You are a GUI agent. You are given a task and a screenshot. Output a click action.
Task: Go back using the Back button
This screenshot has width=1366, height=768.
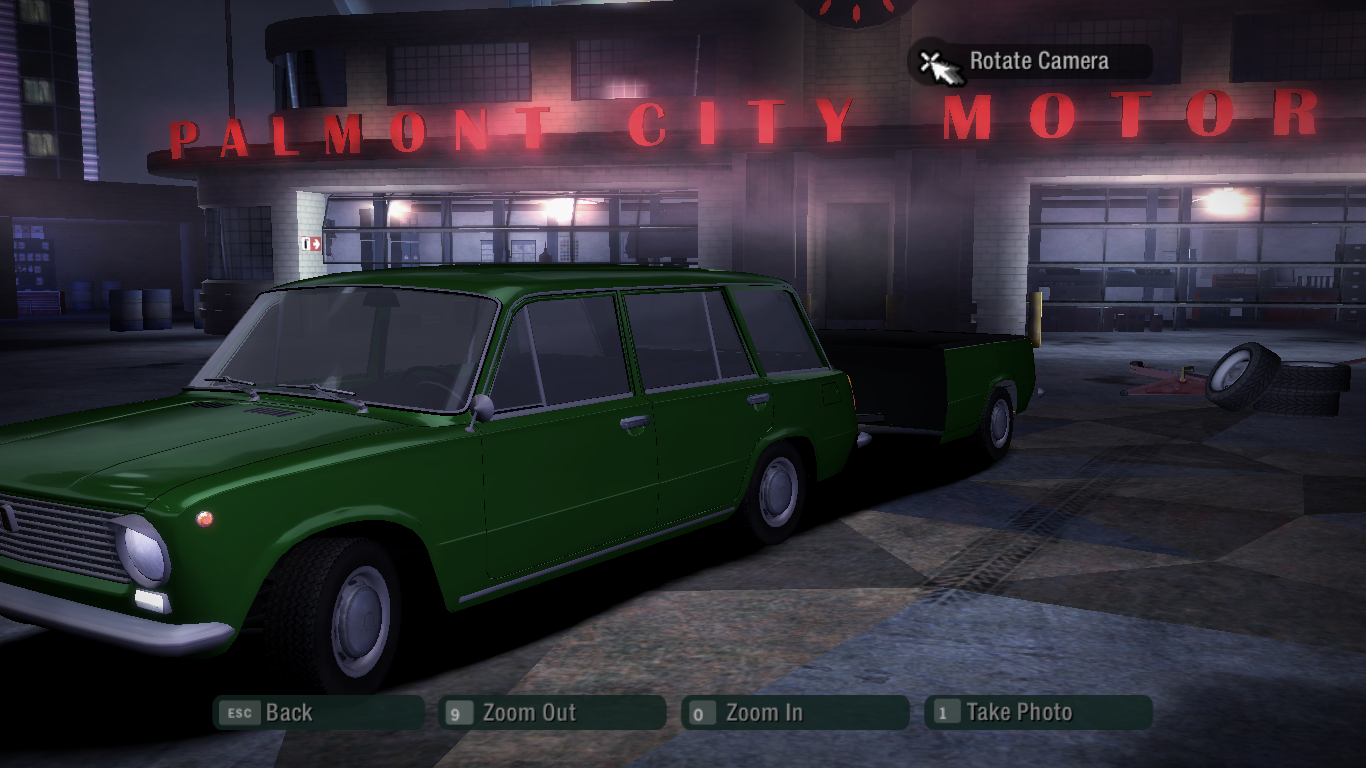(x=318, y=713)
